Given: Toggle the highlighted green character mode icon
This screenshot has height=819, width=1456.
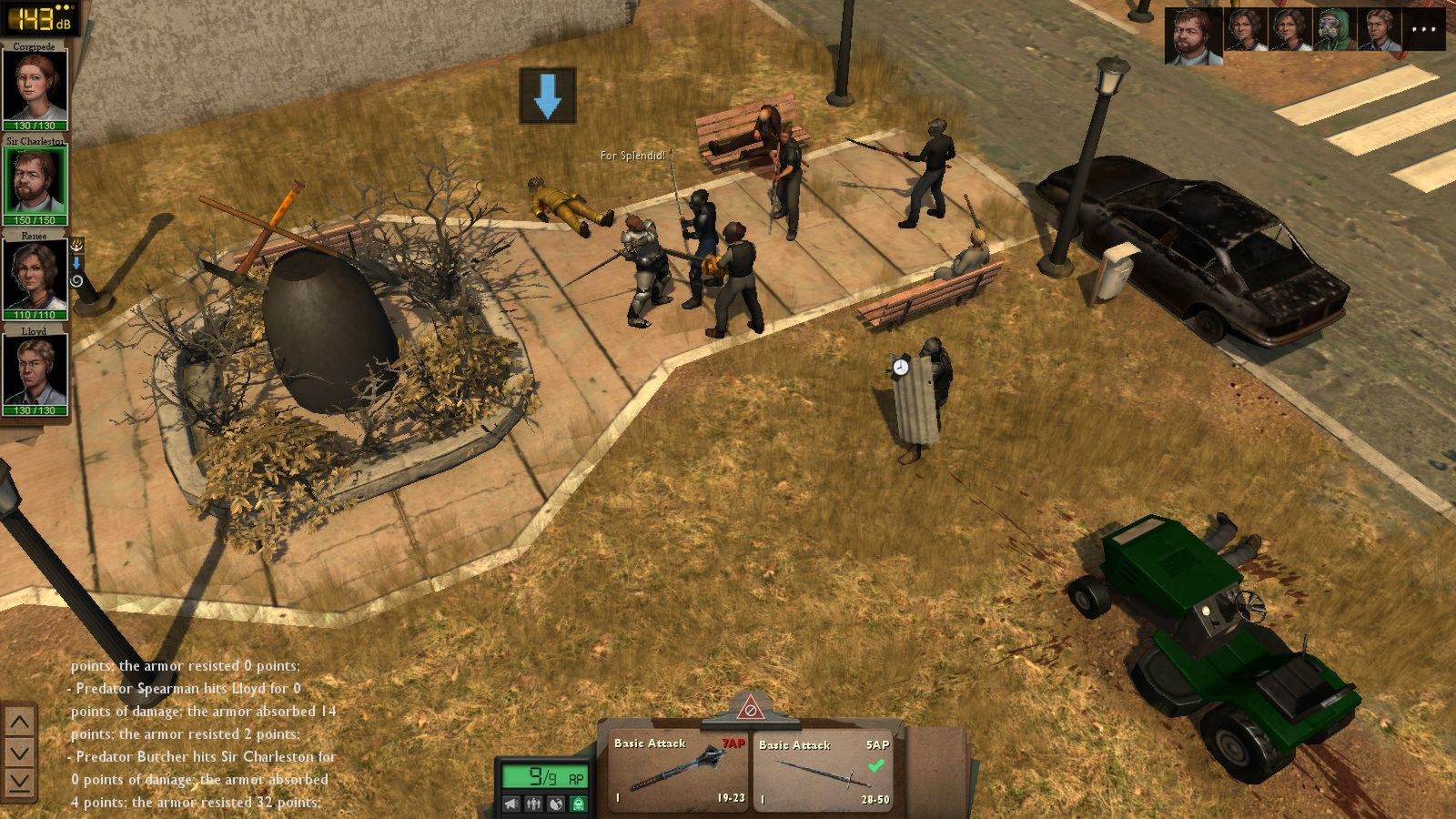Looking at the screenshot, I should [580, 804].
